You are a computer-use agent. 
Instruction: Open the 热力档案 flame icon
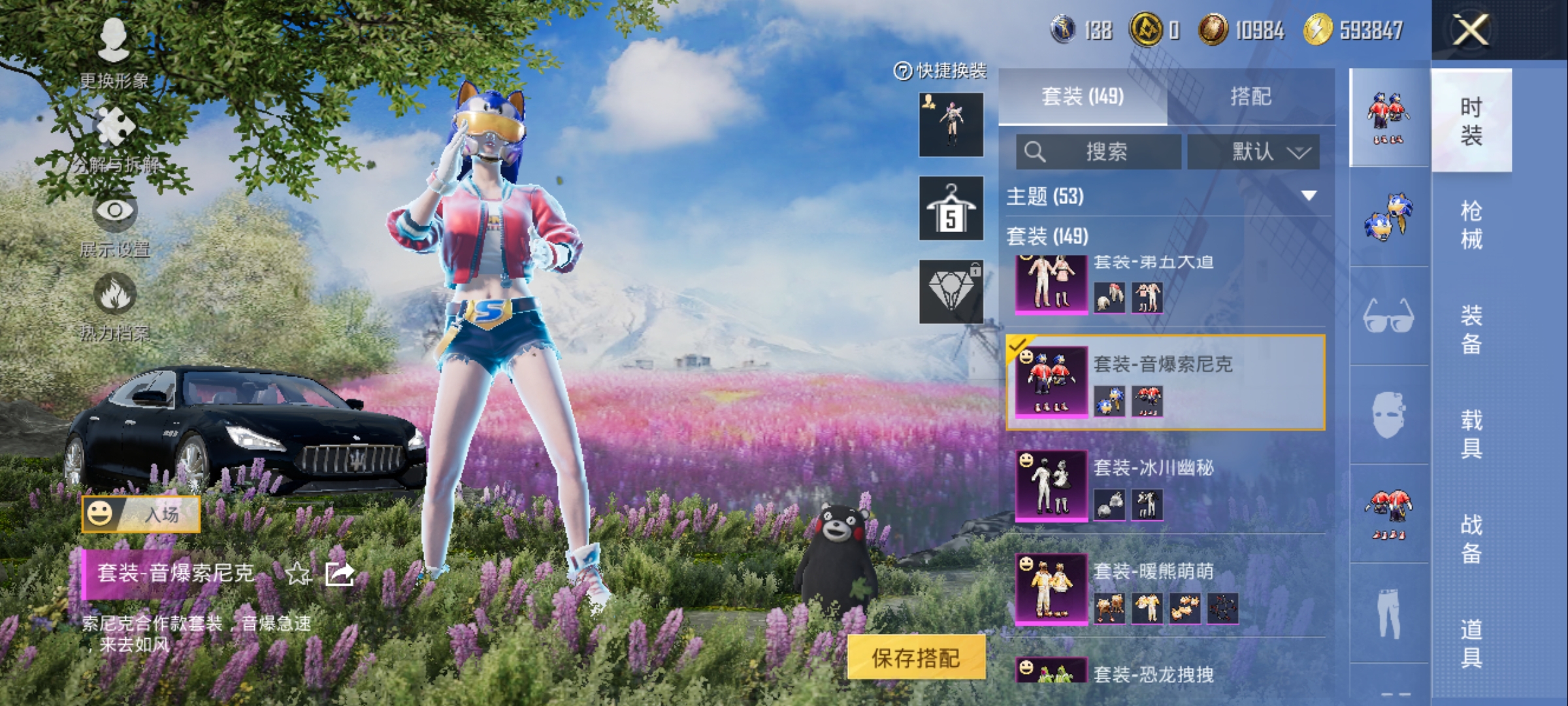pyautogui.click(x=114, y=304)
